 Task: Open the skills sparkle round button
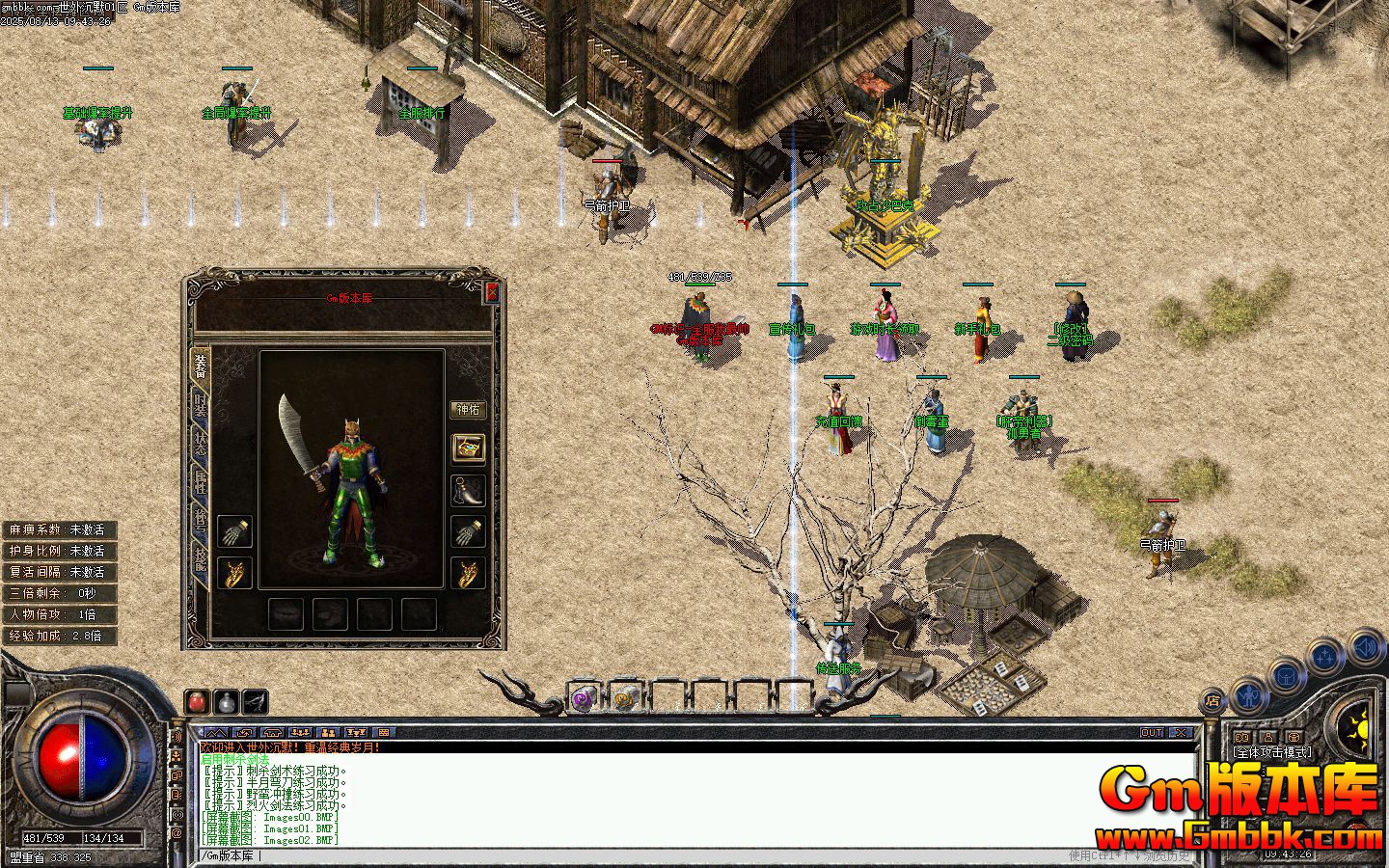pos(1325,657)
